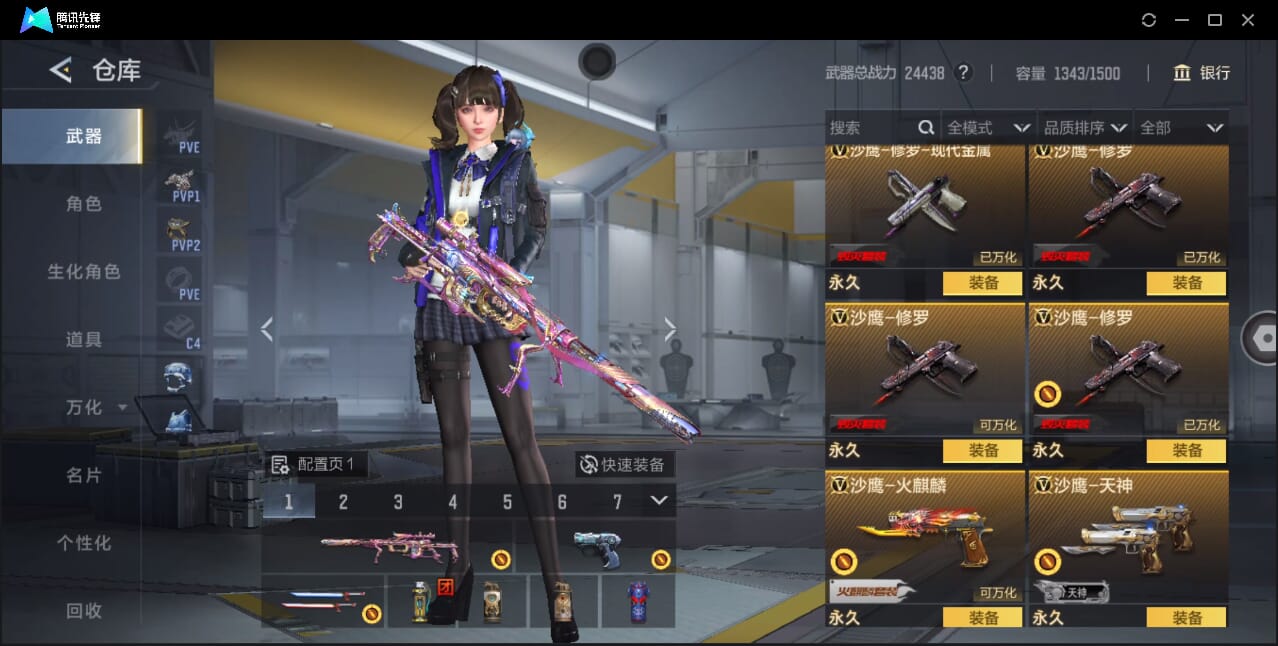The image size is (1278, 646).
Task: Select the 道具 tab
Action: 84,339
